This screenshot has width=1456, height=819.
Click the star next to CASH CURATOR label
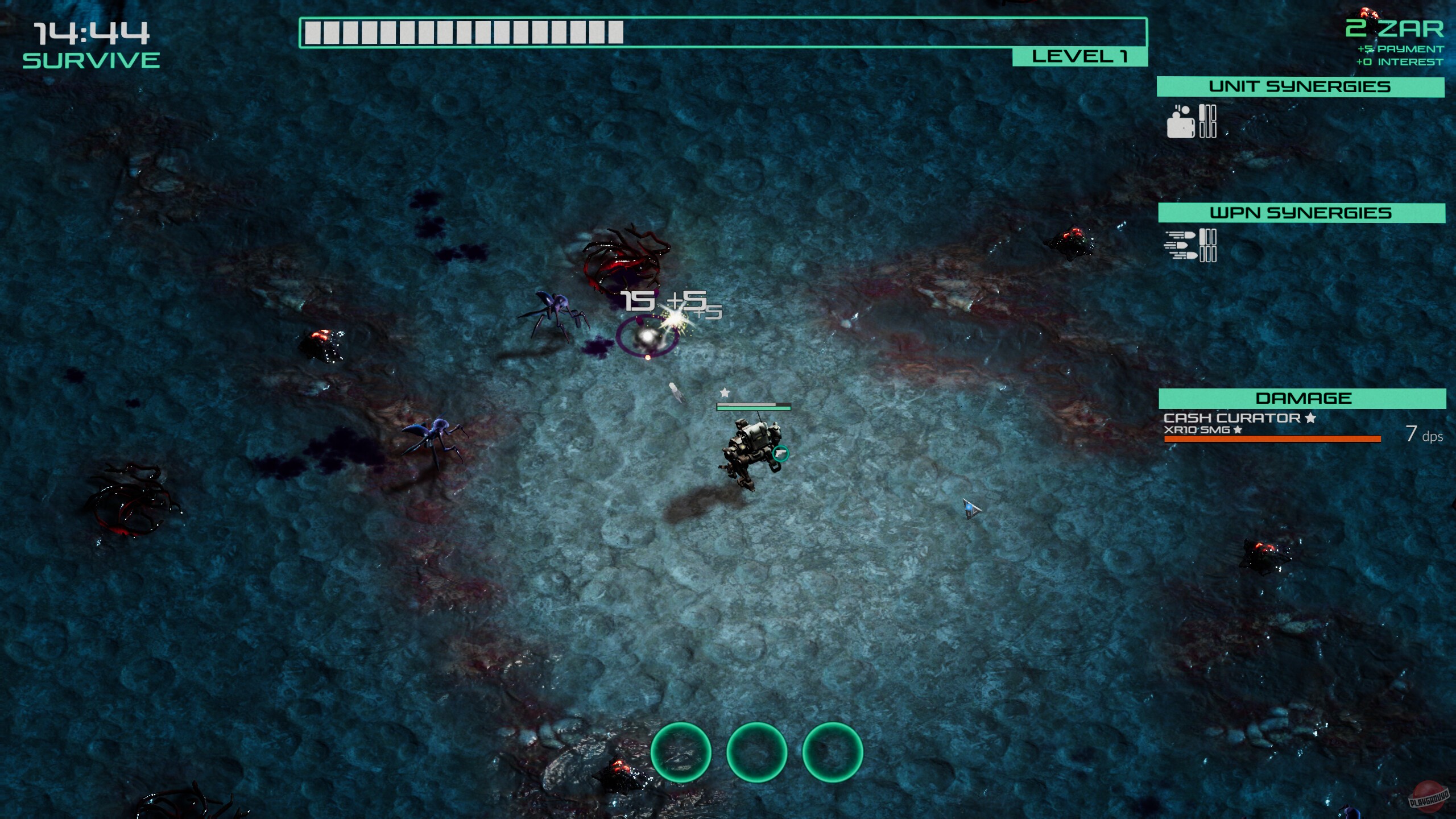point(1310,418)
